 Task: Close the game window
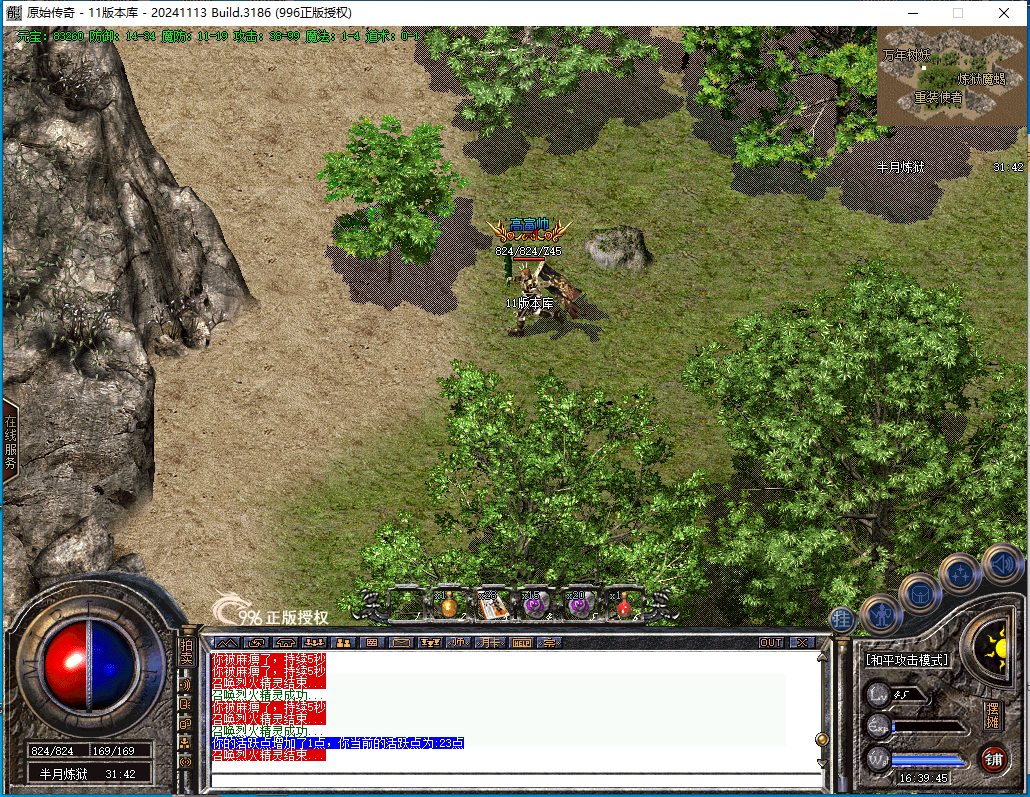[1003, 13]
